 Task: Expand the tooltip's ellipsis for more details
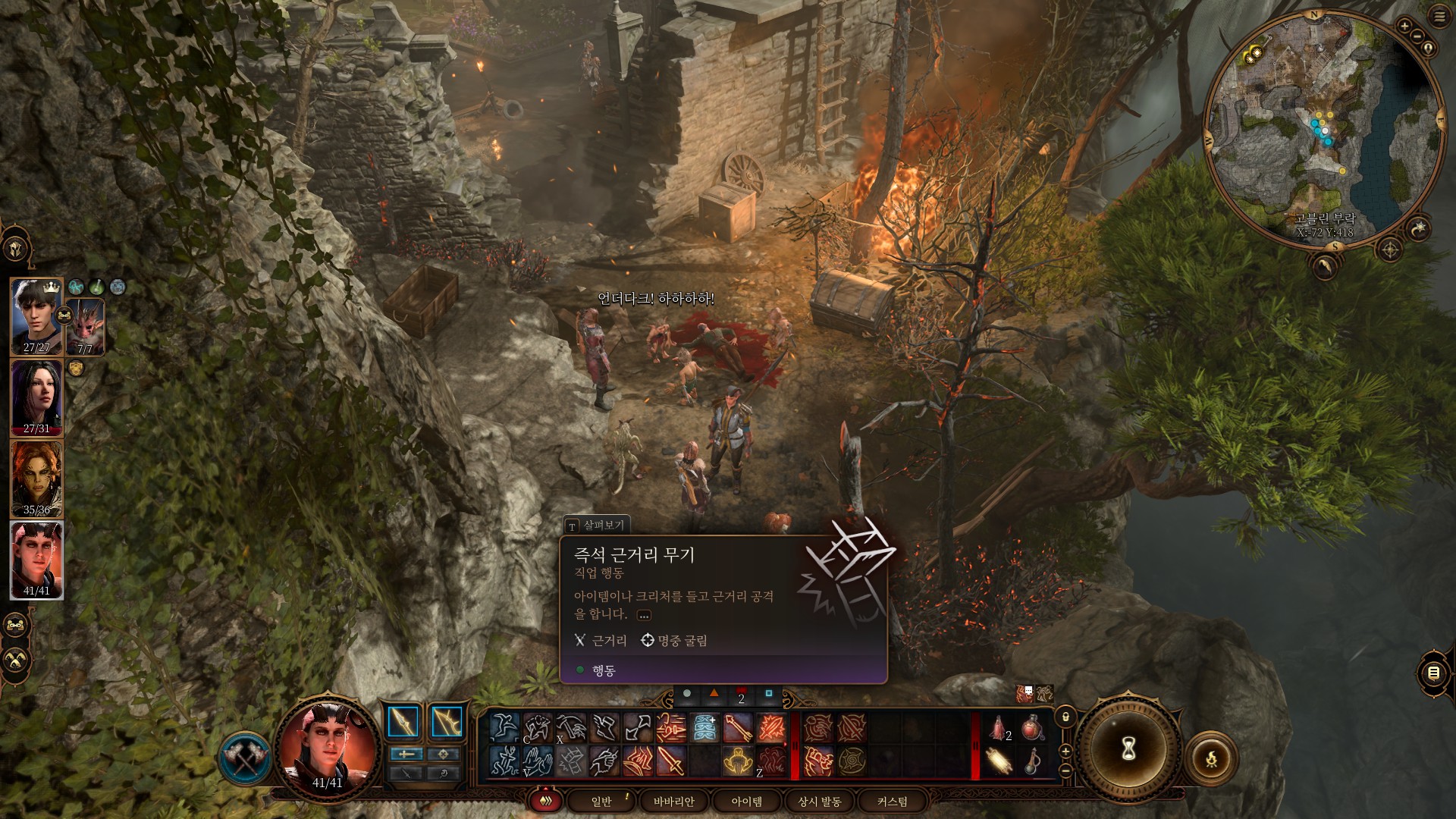click(644, 615)
